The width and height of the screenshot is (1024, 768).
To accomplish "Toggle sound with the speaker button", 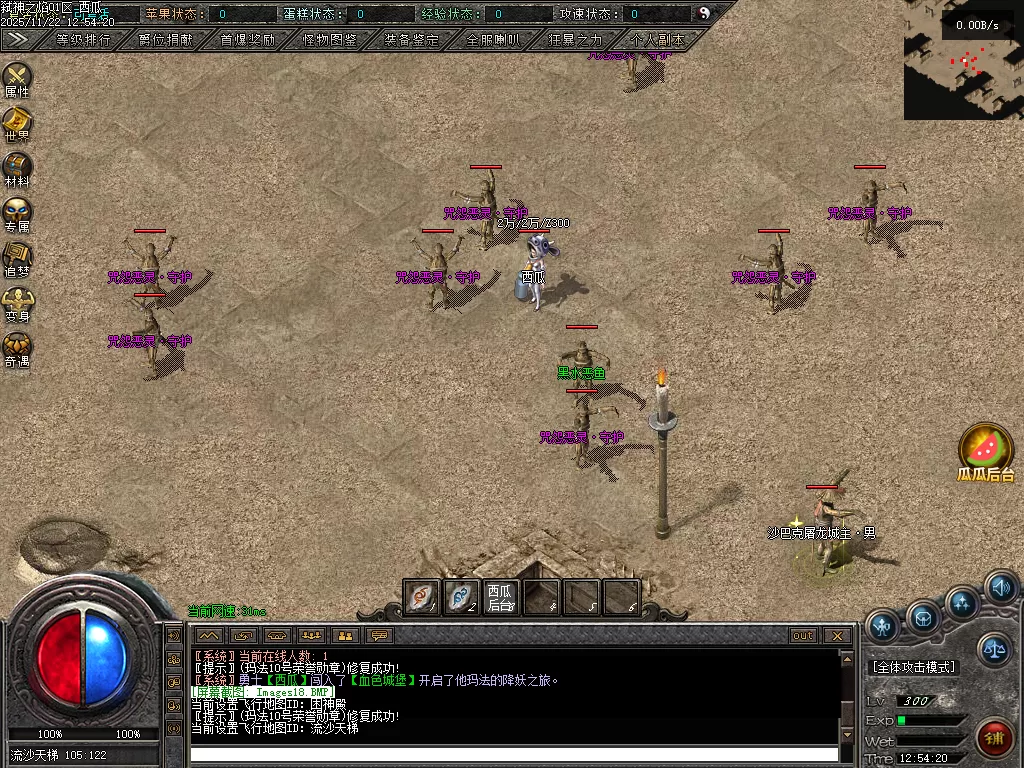I will (1001, 587).
